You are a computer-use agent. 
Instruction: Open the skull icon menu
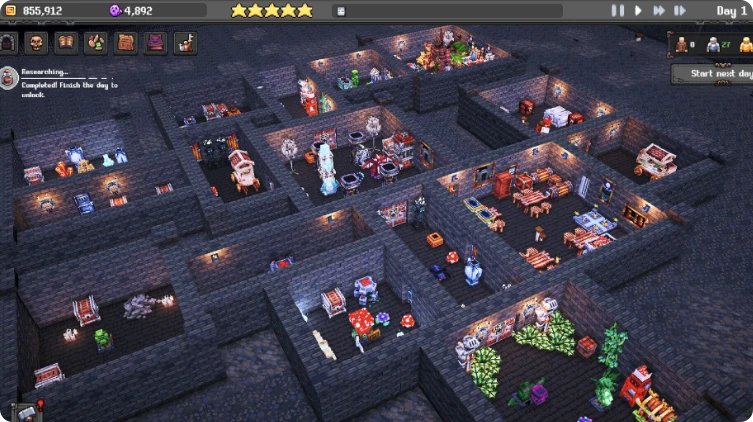coord(36,43)
